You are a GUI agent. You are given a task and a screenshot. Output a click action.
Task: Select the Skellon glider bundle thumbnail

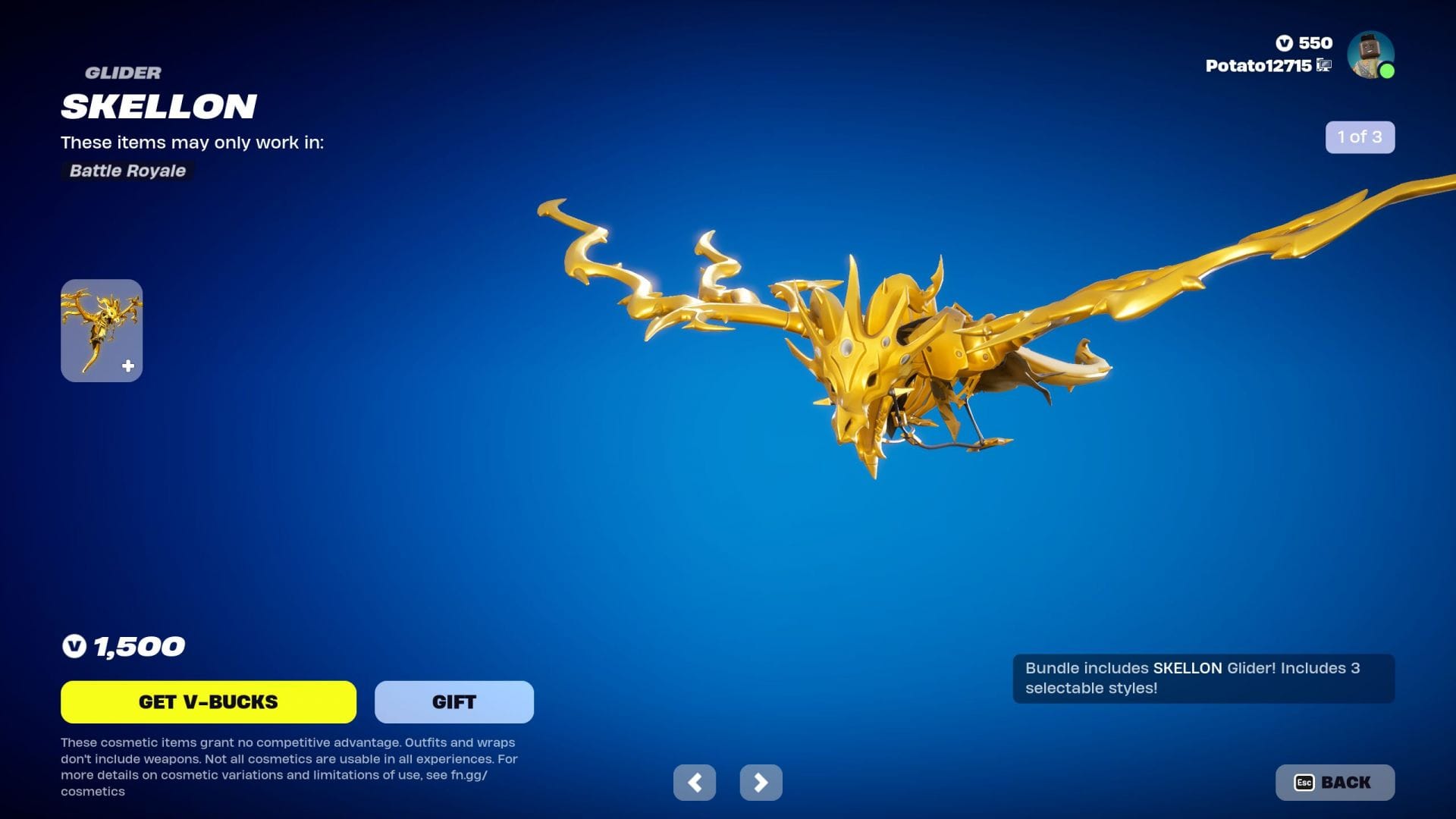pos(102,330)
